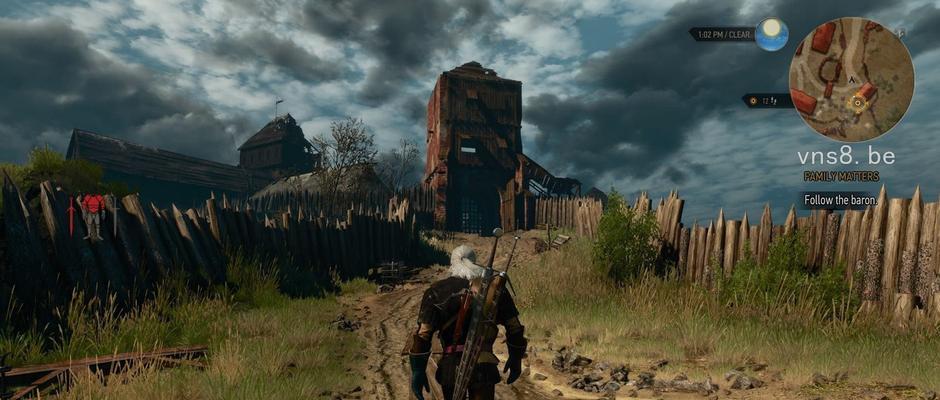The image size is (940, 400).
Task: Click the sun weather icon
Action: 770,34
